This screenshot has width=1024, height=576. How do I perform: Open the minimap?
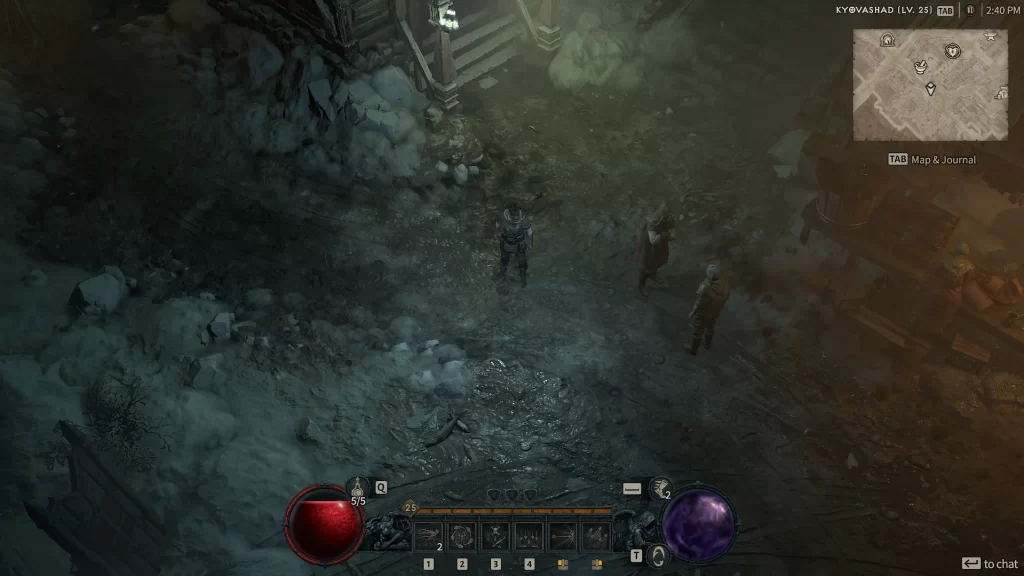coord(930,84)
